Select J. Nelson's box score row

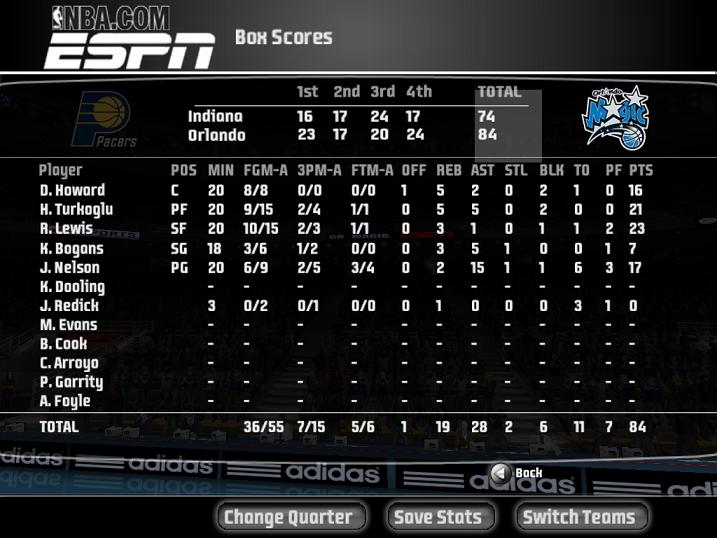(69, 267)
